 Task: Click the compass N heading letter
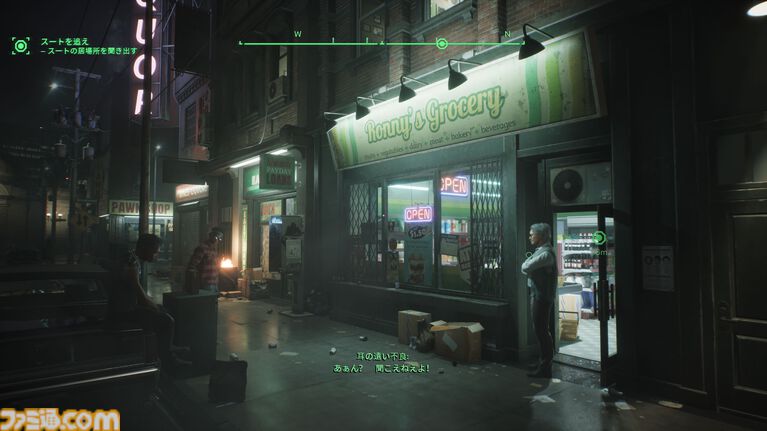coord(507,34)
